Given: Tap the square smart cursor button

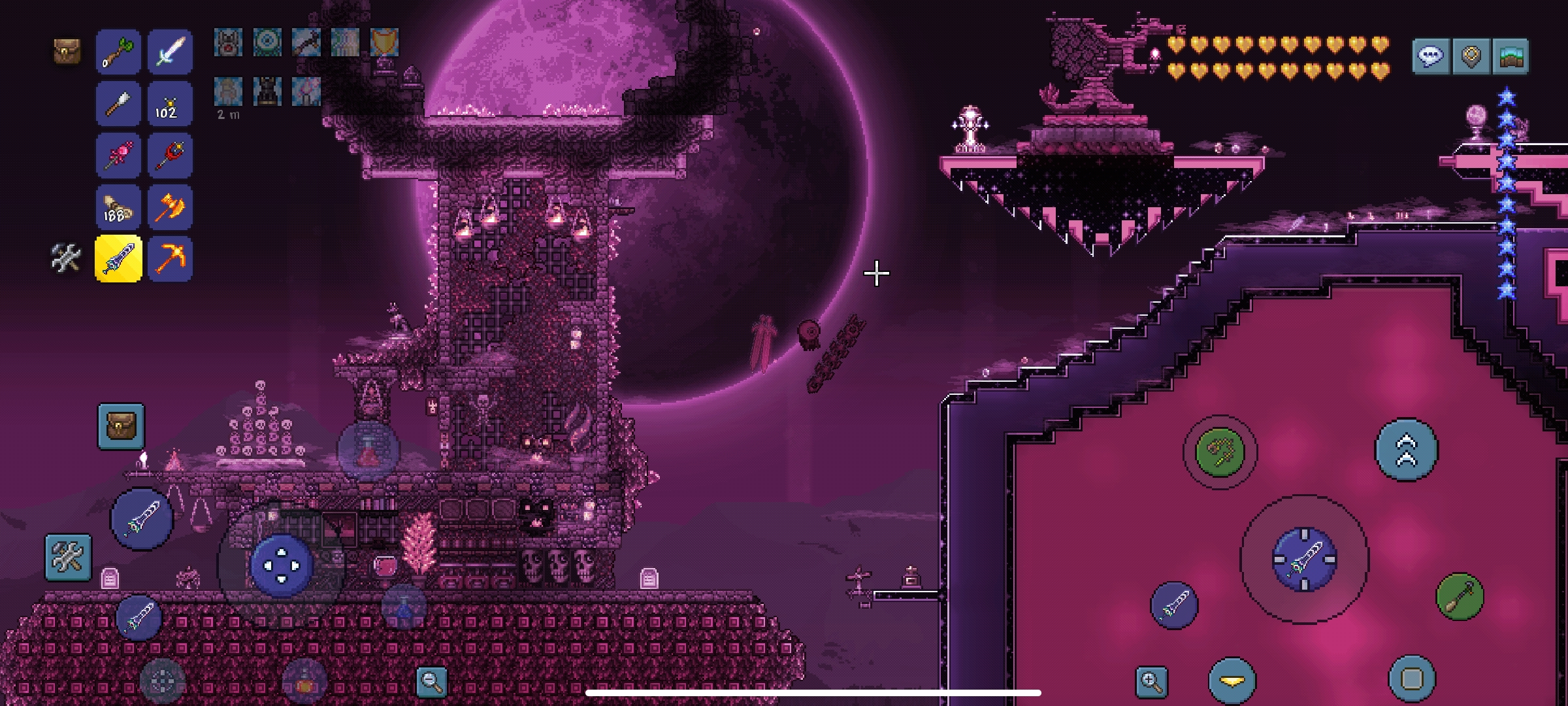Looking at the screenshot, I should [1411, 679].
